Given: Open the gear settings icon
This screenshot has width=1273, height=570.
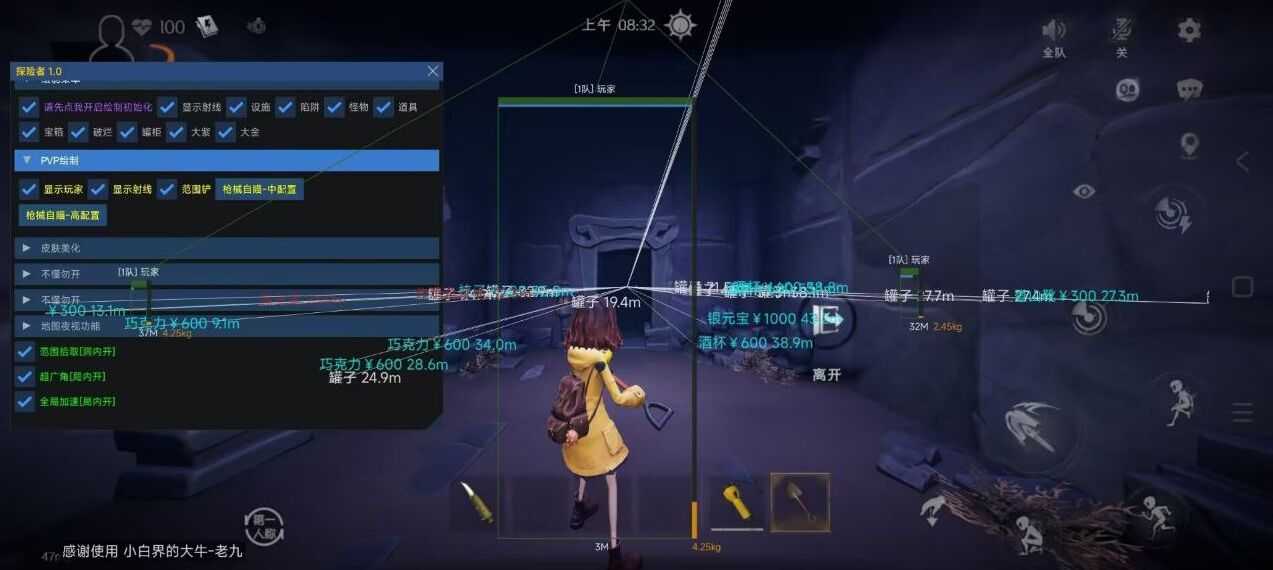Looking at the screenshot, I should pyautogui.click(x=1189, y=30).
